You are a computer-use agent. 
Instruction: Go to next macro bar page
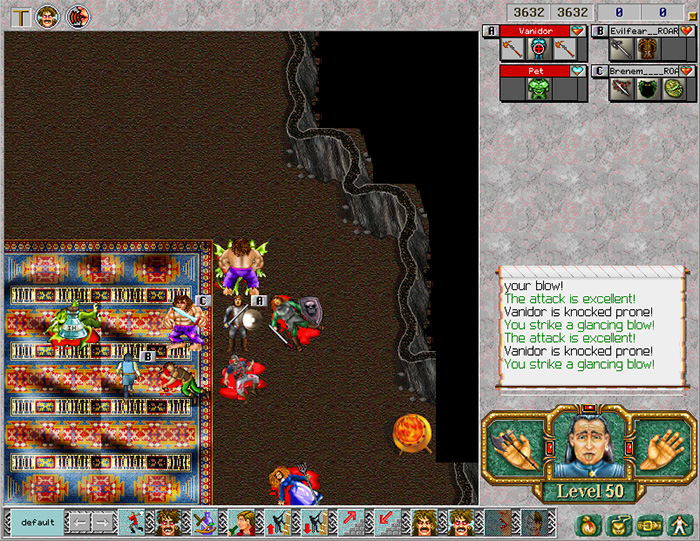point(102,522)
